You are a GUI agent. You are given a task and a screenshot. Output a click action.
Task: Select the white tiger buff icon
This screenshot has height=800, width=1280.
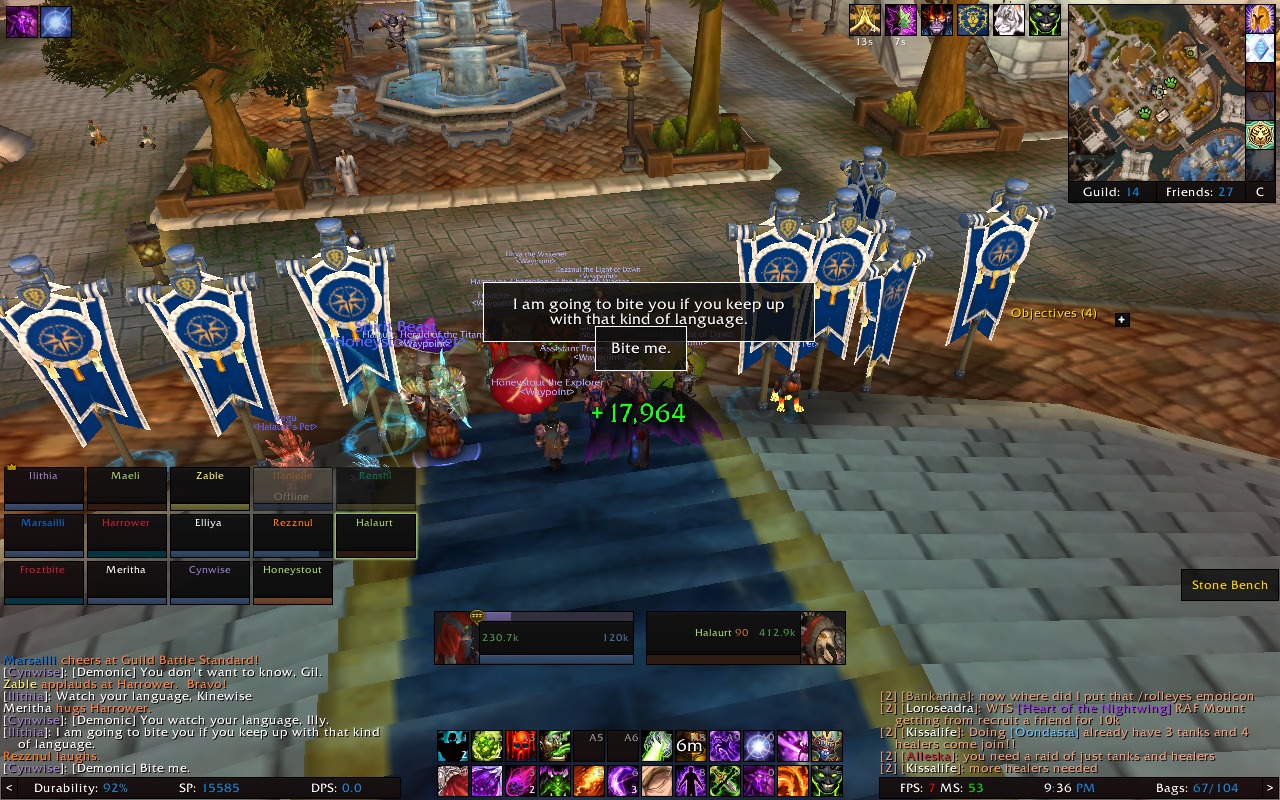pos(1009,20)
